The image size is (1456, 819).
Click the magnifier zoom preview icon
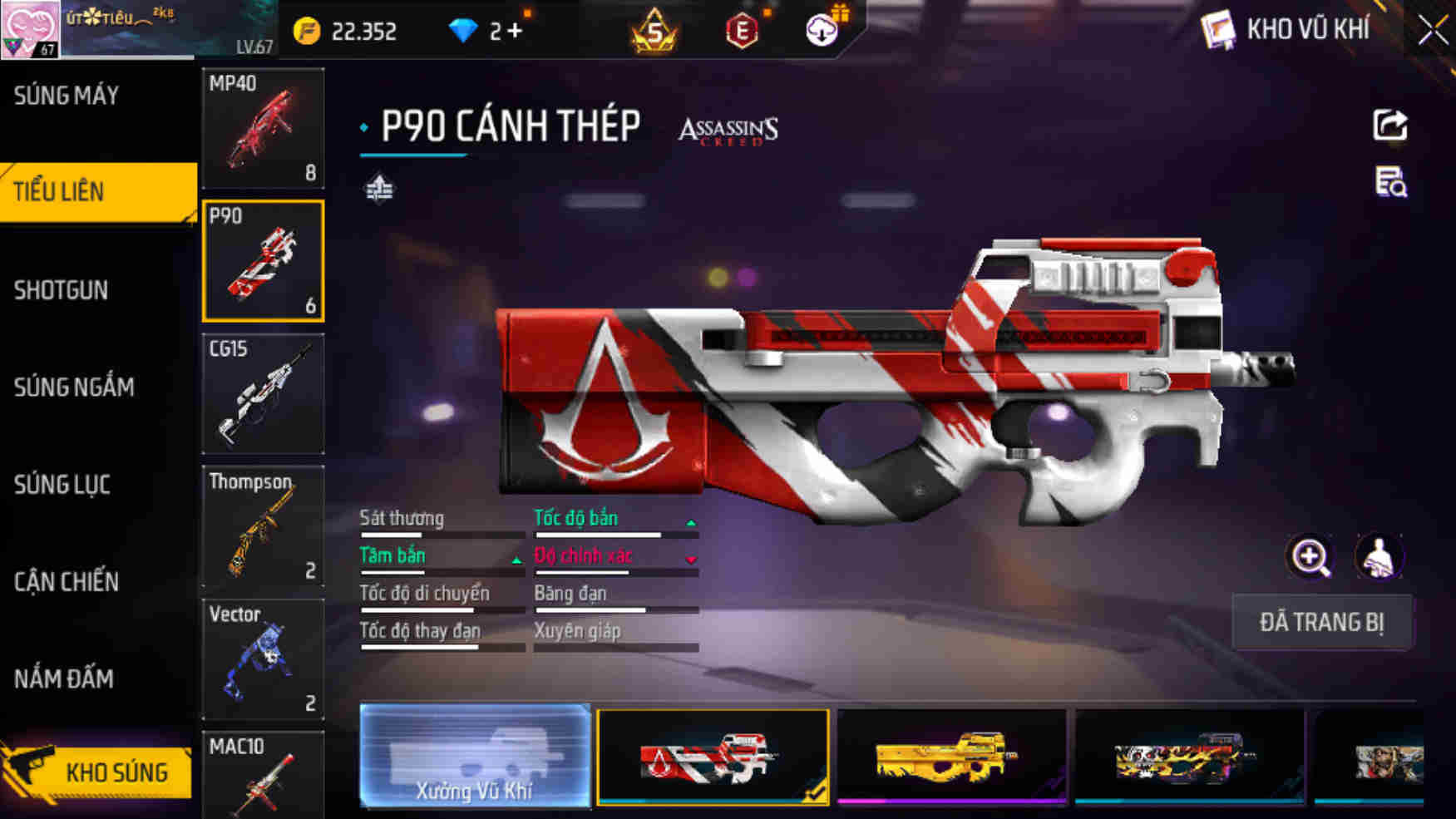pos(1311,557)
